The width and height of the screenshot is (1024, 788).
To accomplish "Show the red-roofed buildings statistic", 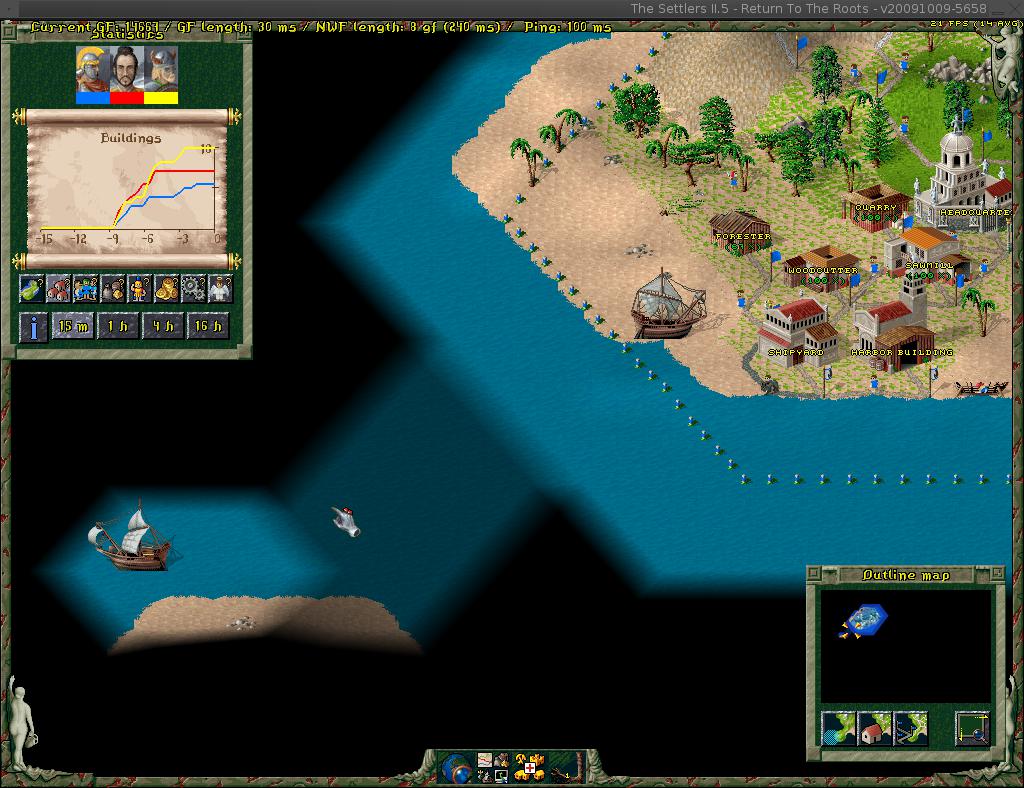I will point(59,289).
